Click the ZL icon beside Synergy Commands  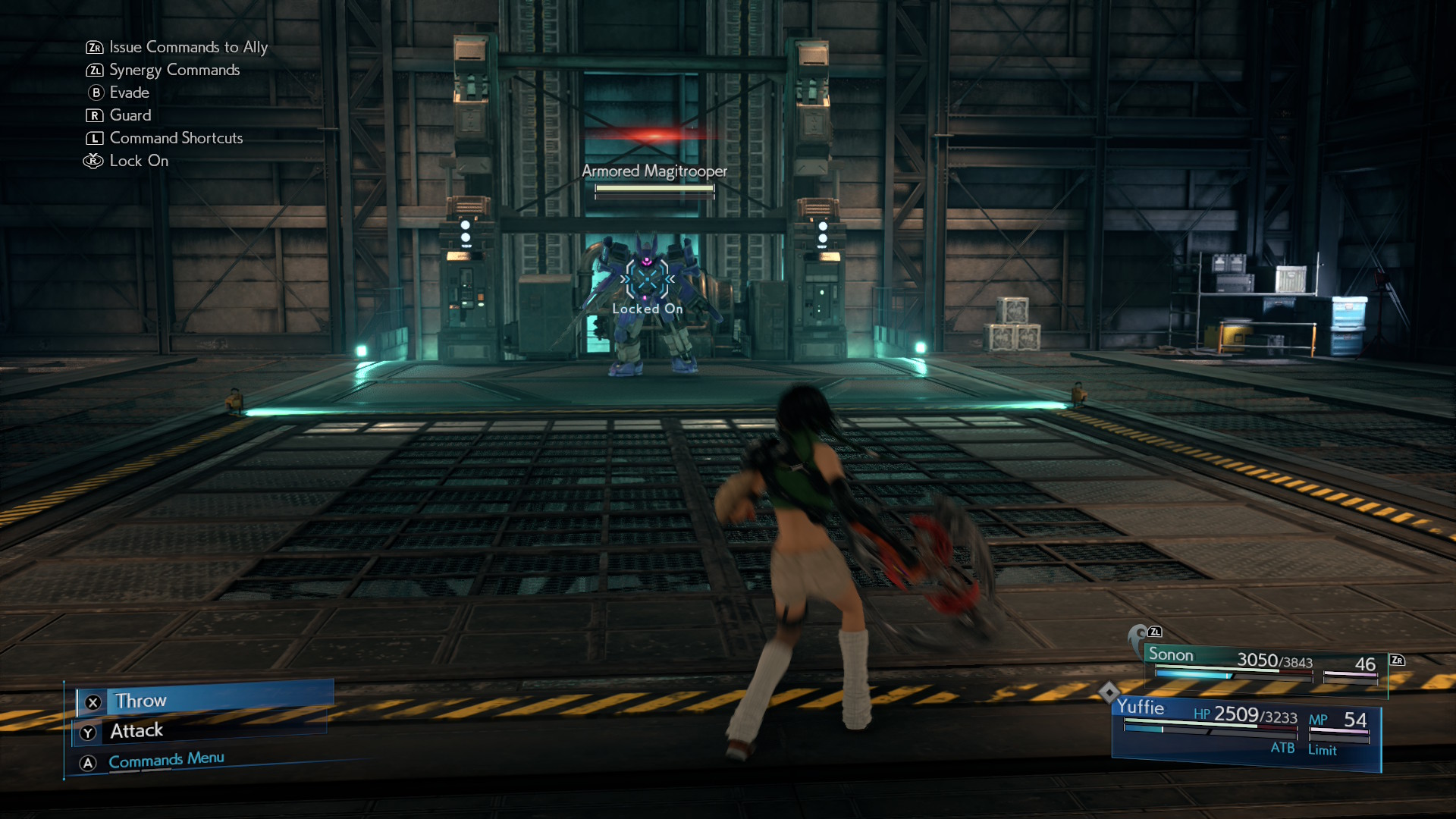click(93, 70)
